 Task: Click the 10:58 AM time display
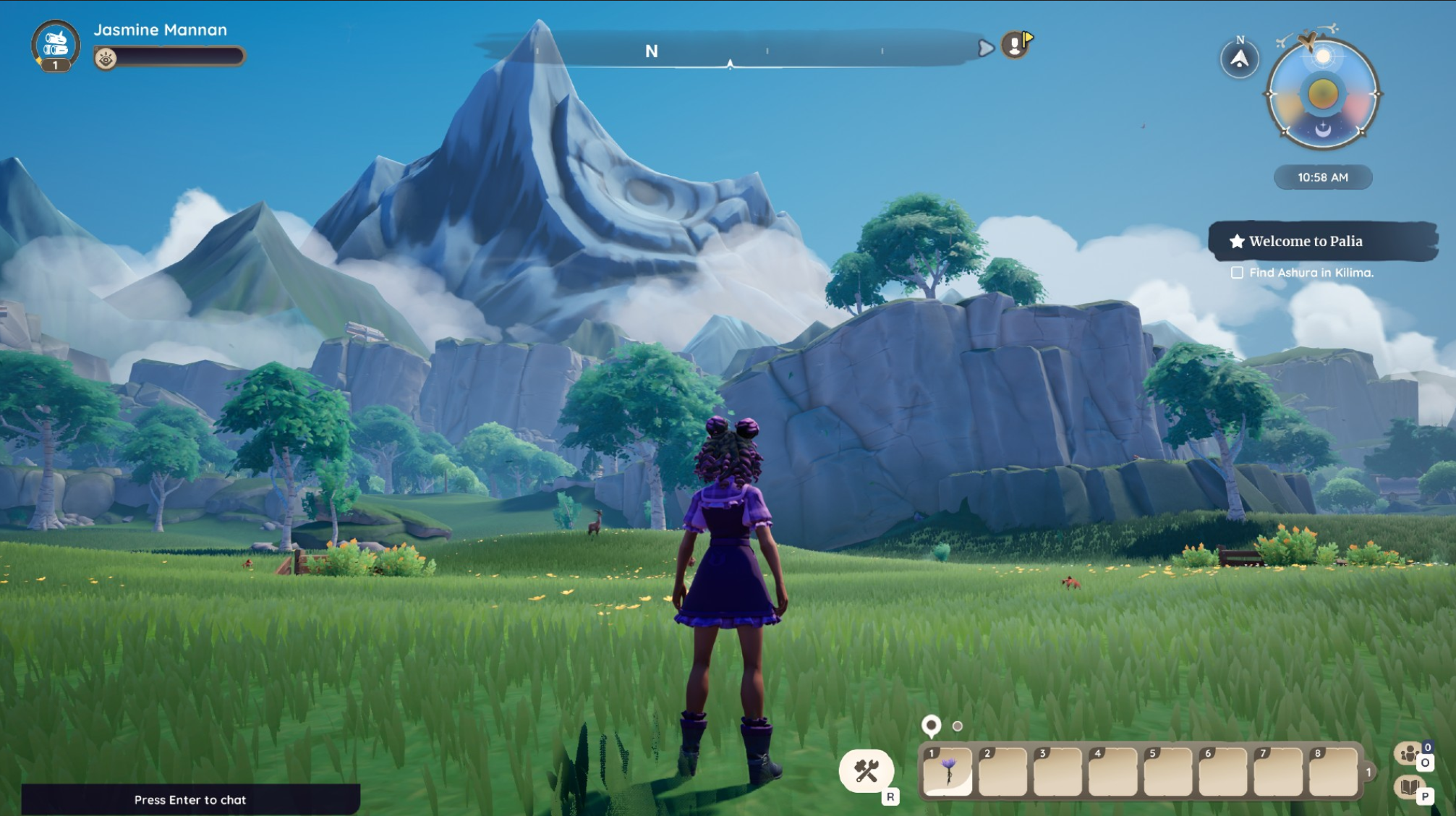pyautogui.click(x=1322, y=177)
